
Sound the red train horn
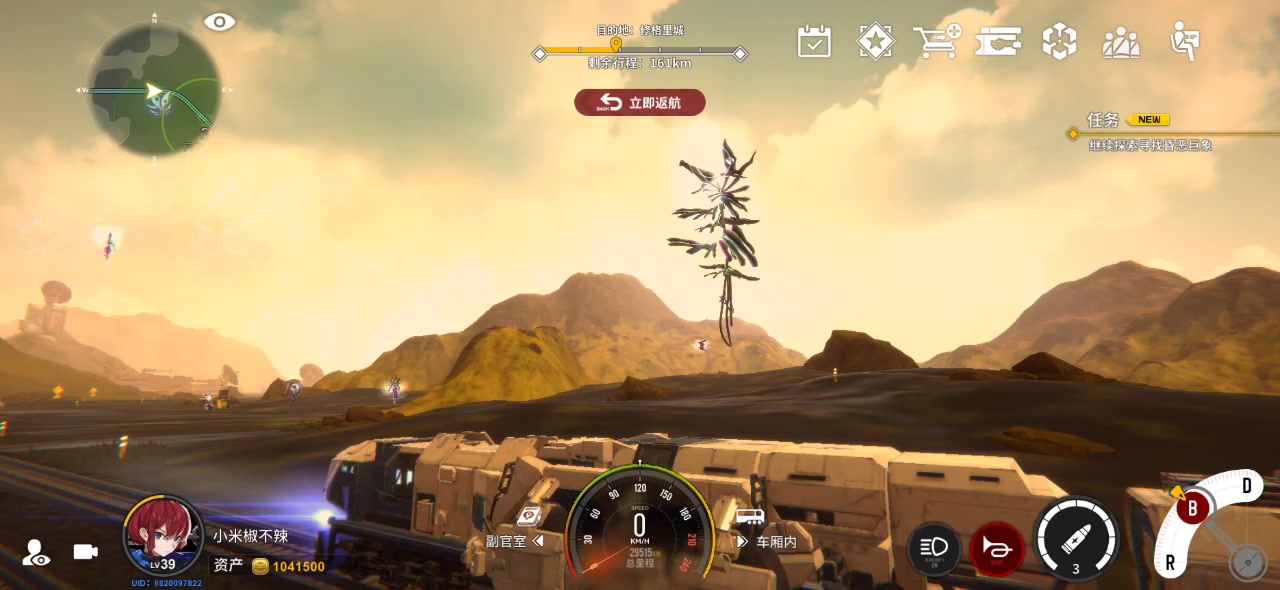996,548
